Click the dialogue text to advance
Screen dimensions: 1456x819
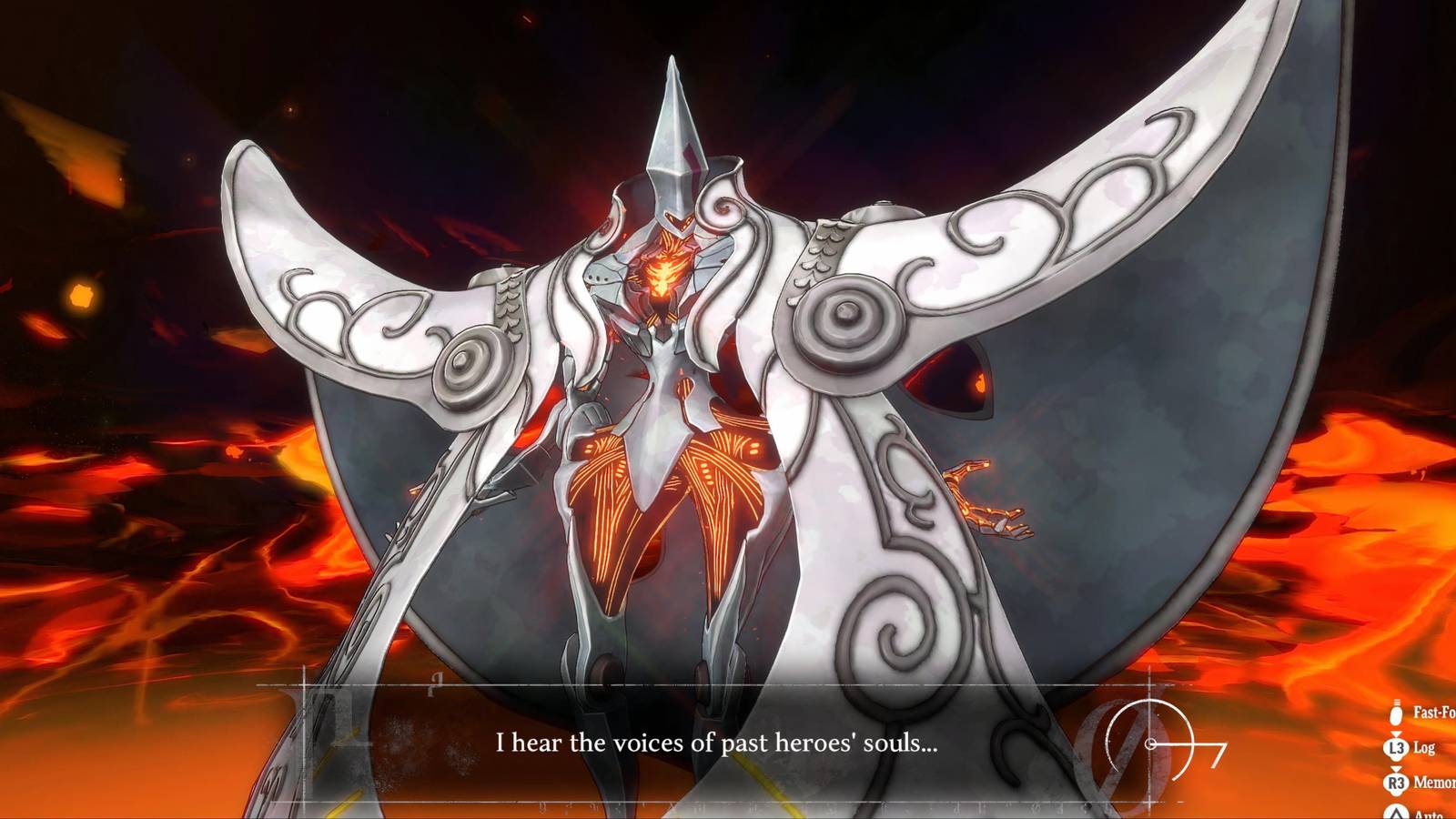click(719, 742)
